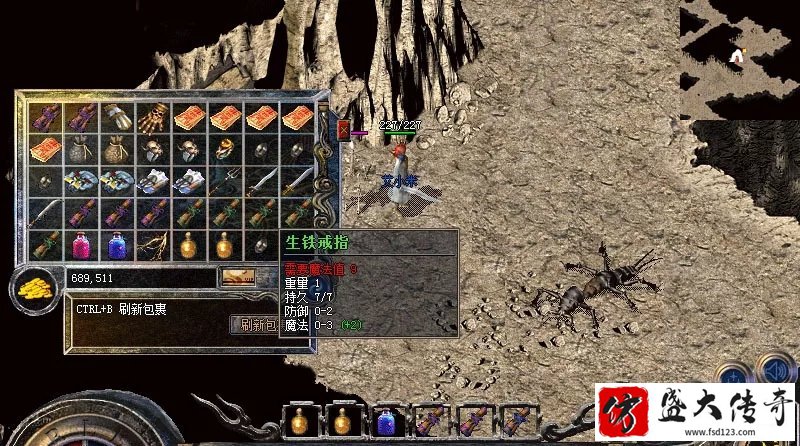The width and height of the screenshot is (800, 446).
Task: Click the 刷新包裹 refresh bag button
Action: 257,324
